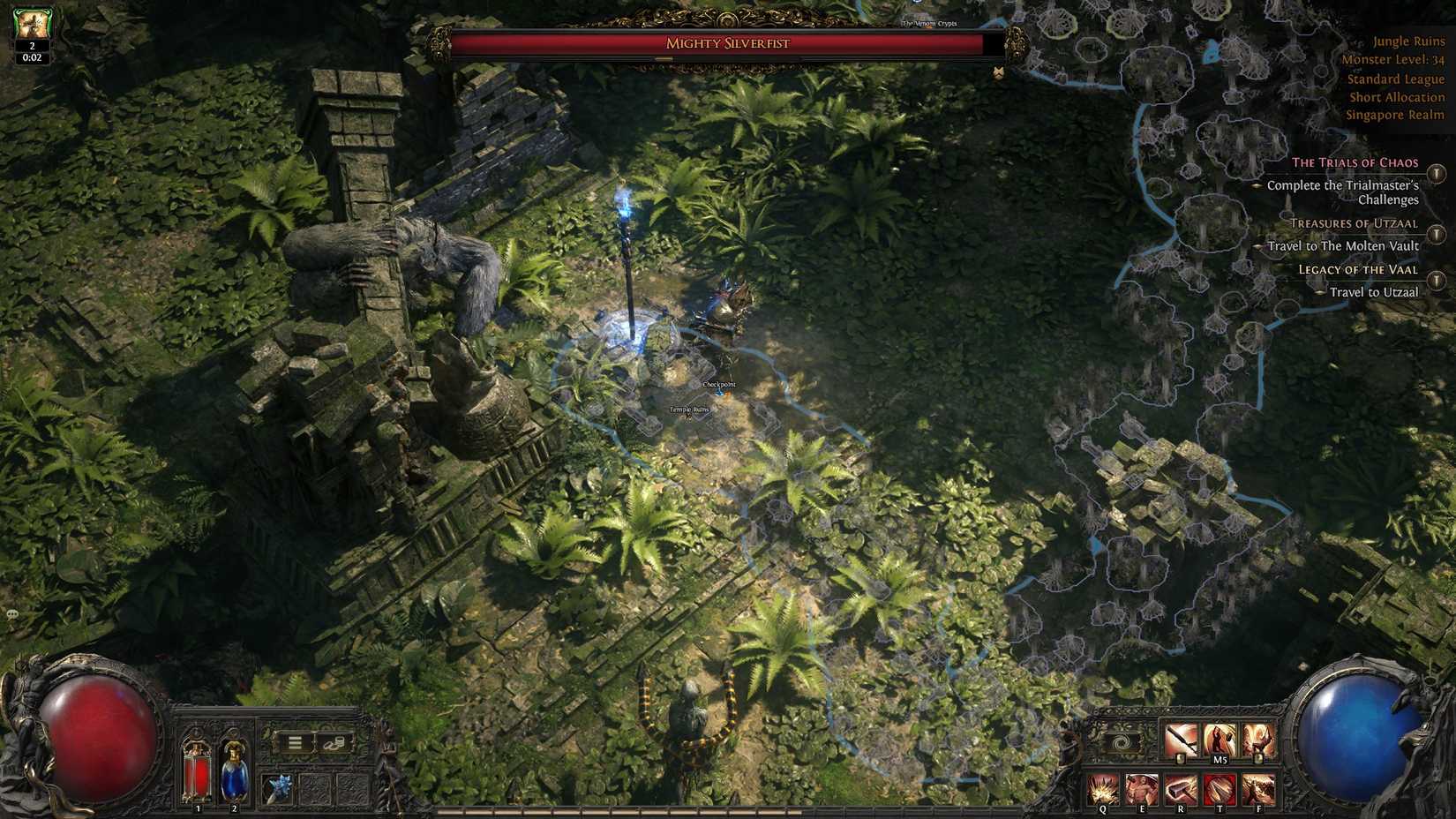Viewport: 1456px width, 819px height.
Task: Activate the red skill icon bound to T
Action: click(x=1220, y=789)
